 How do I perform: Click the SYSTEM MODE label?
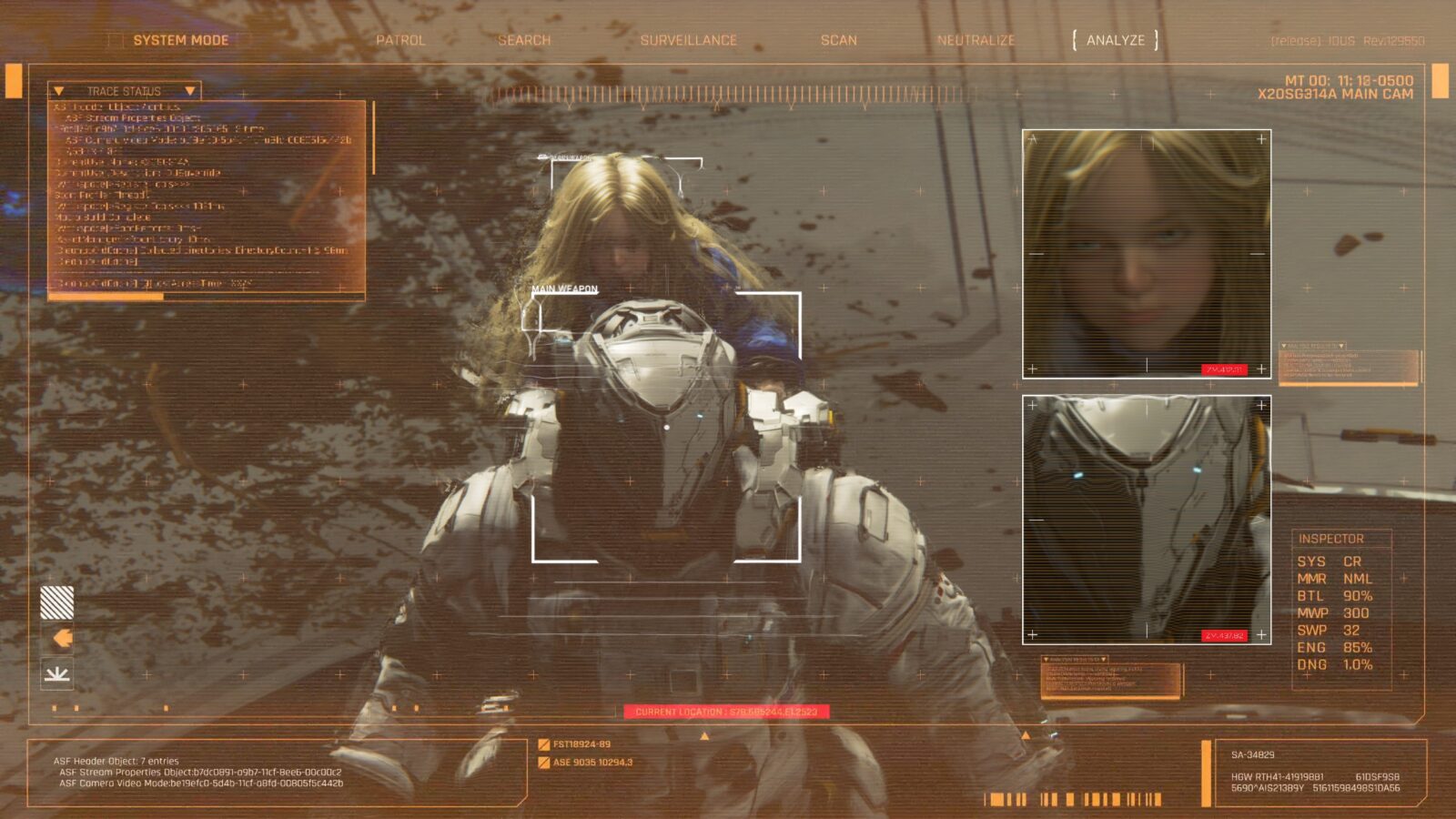click(180, 40)
